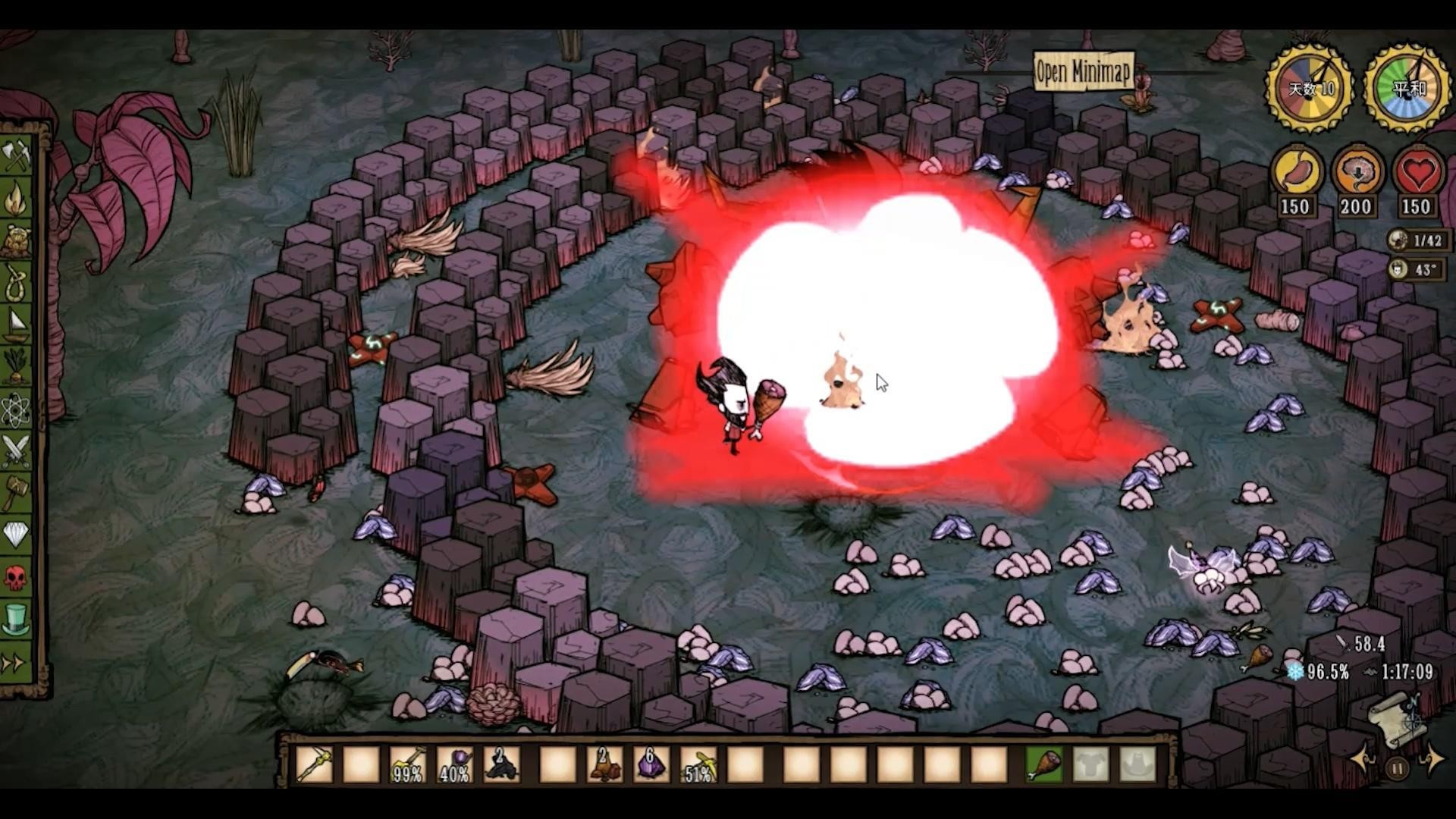The height and width of the screenshot is (819, 1456).
Task: Switch to the Magic red skull tab
Action: (16, 578)
